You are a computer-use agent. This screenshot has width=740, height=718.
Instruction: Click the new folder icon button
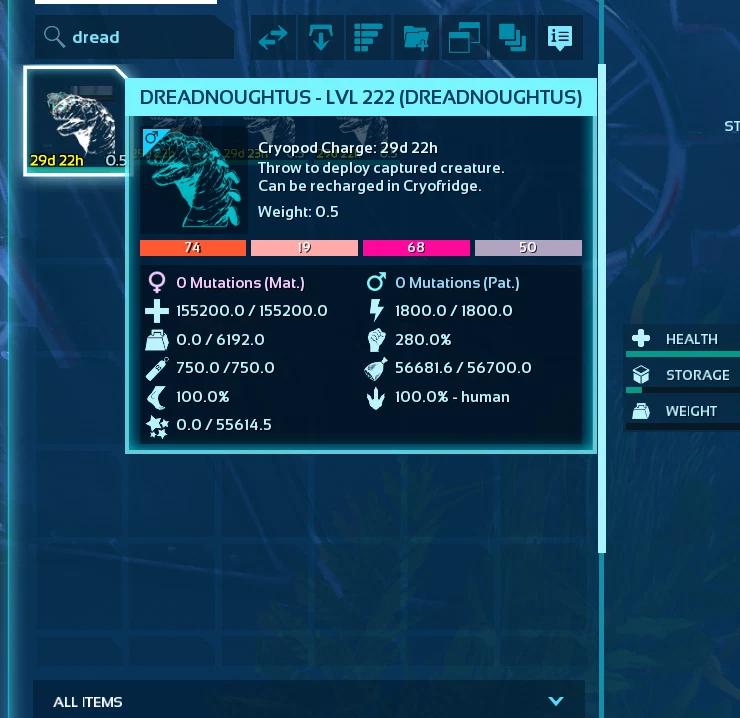[416, 38]
